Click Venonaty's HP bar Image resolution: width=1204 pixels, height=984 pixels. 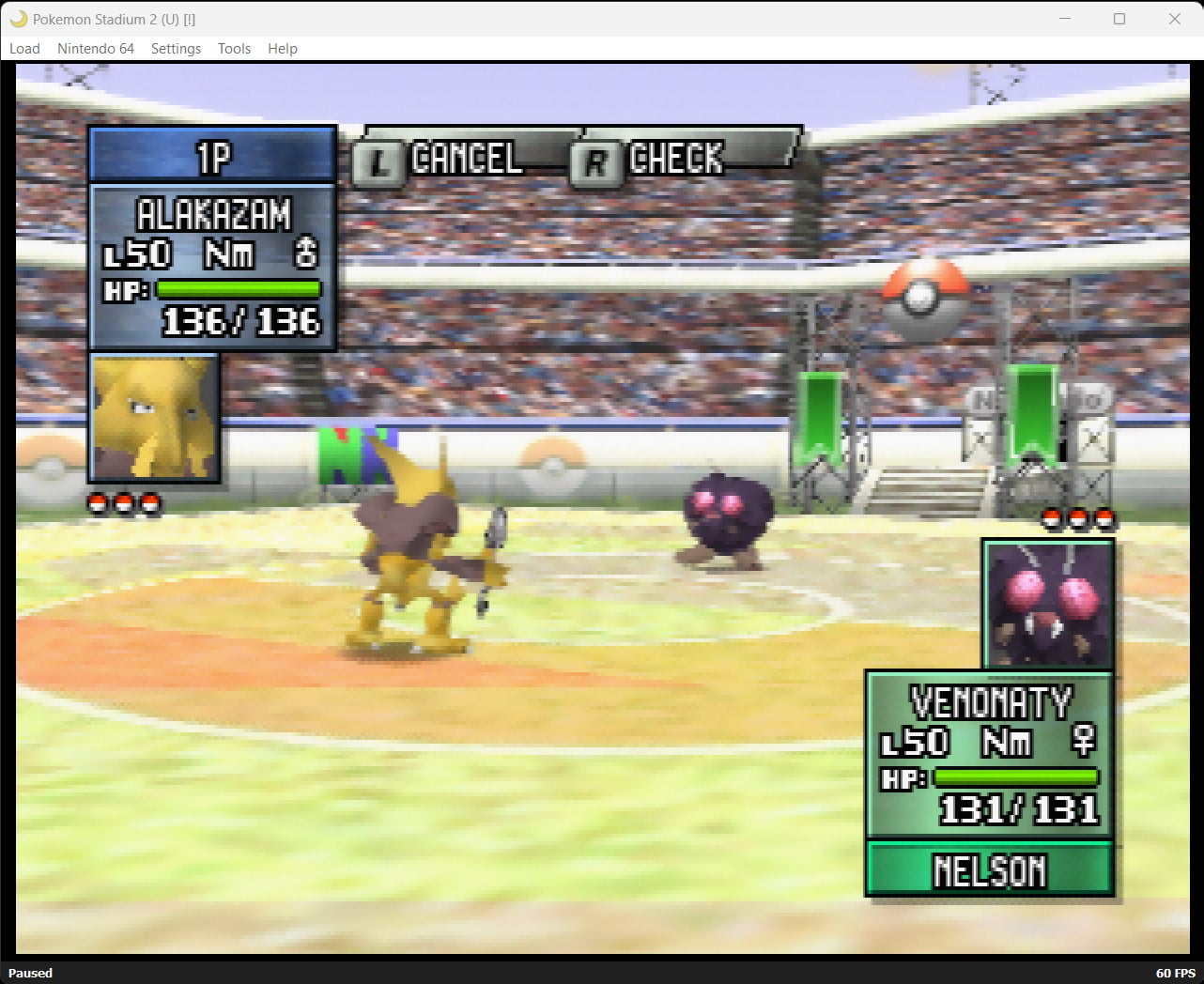[1019, 776]
